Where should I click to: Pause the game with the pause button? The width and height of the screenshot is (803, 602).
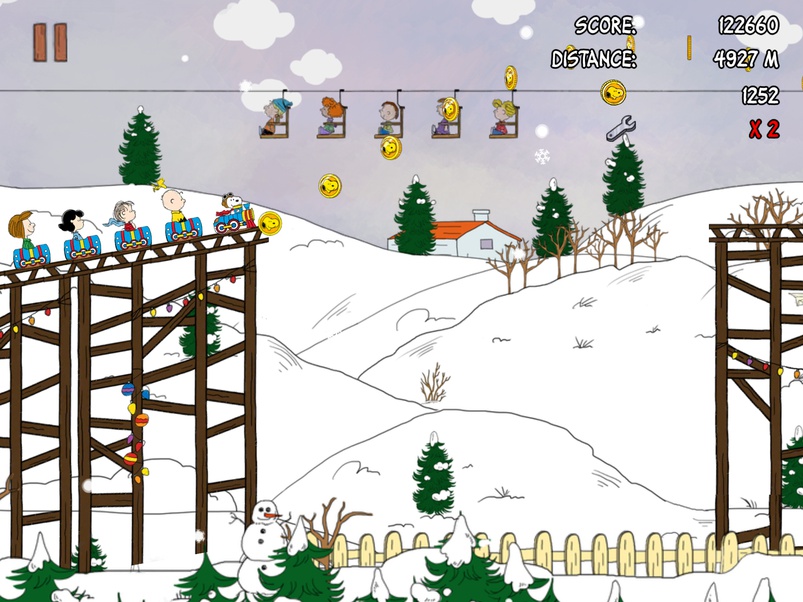pyautogui.click(x=50, y=42)
